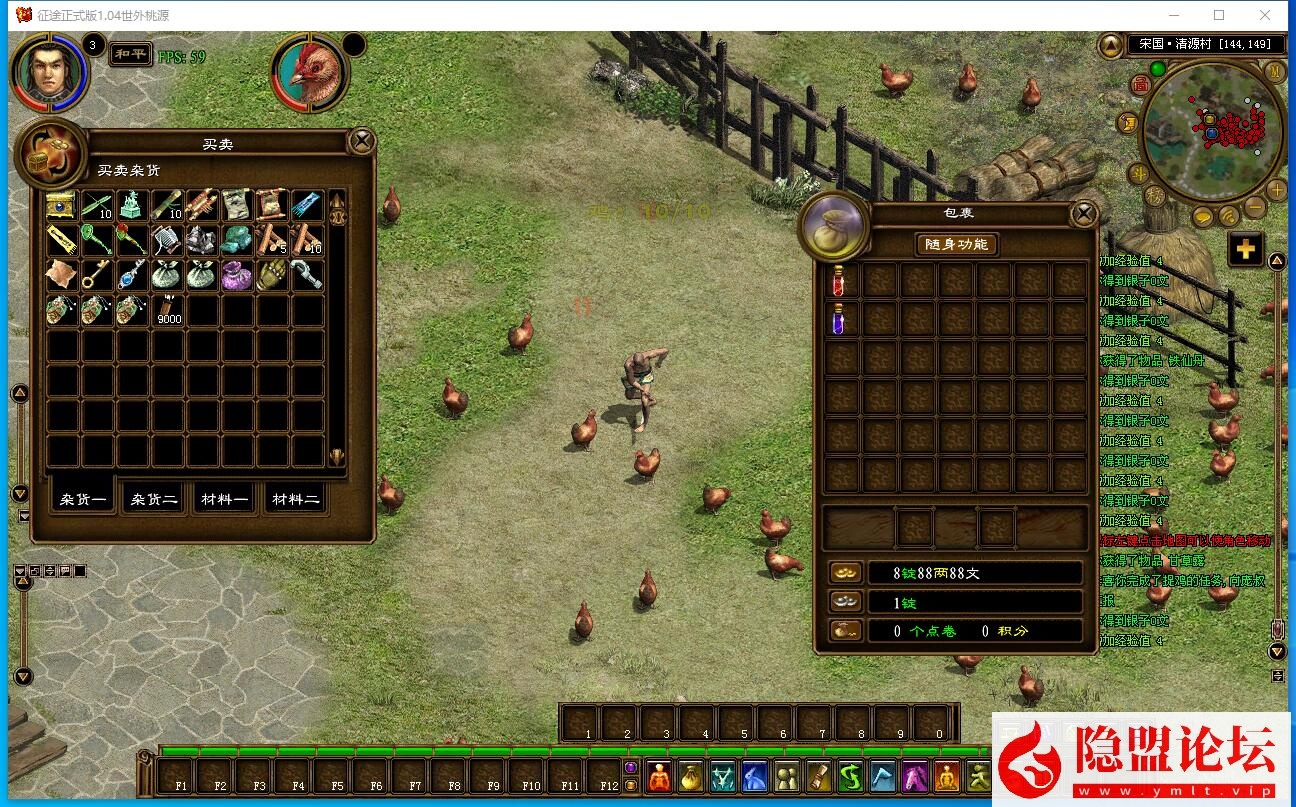Click the purple horse mount icon
This screenshot has height=807, width=1296.
coord(916,776)
